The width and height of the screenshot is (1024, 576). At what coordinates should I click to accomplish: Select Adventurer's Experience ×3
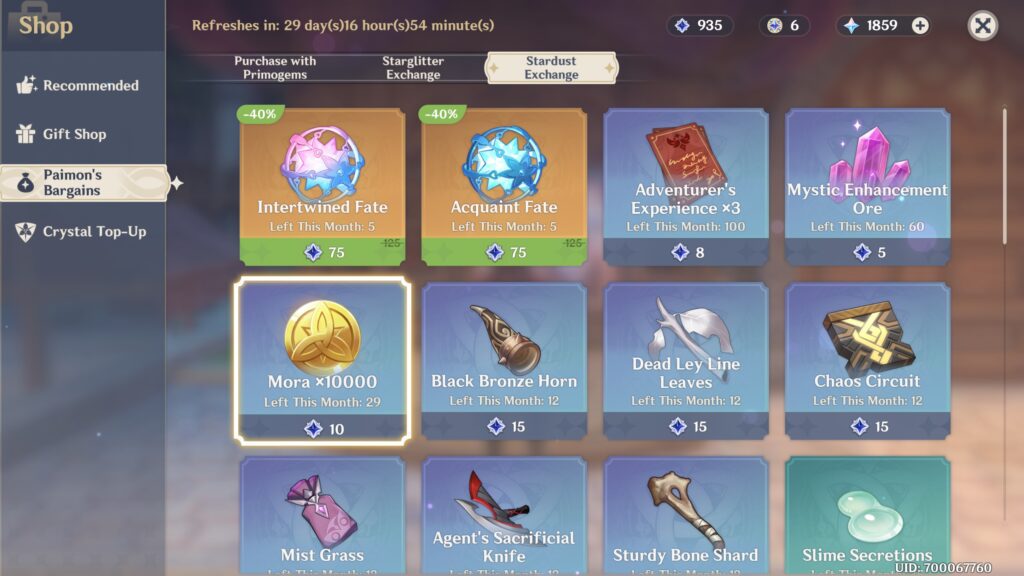coord(686,185)
